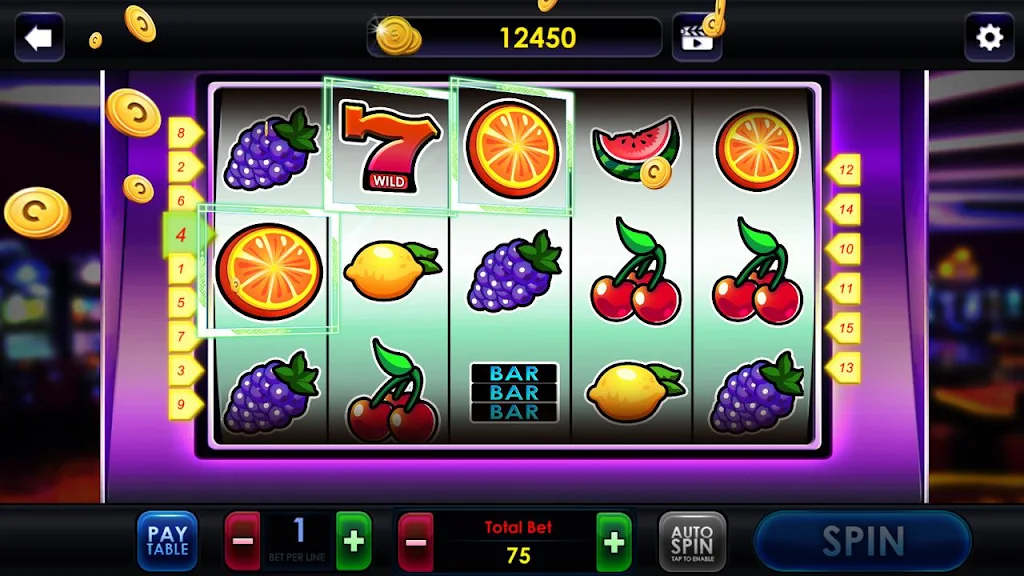Enable Auto Spin
This screenshot has height=576, width=1024.
(692, 541)
